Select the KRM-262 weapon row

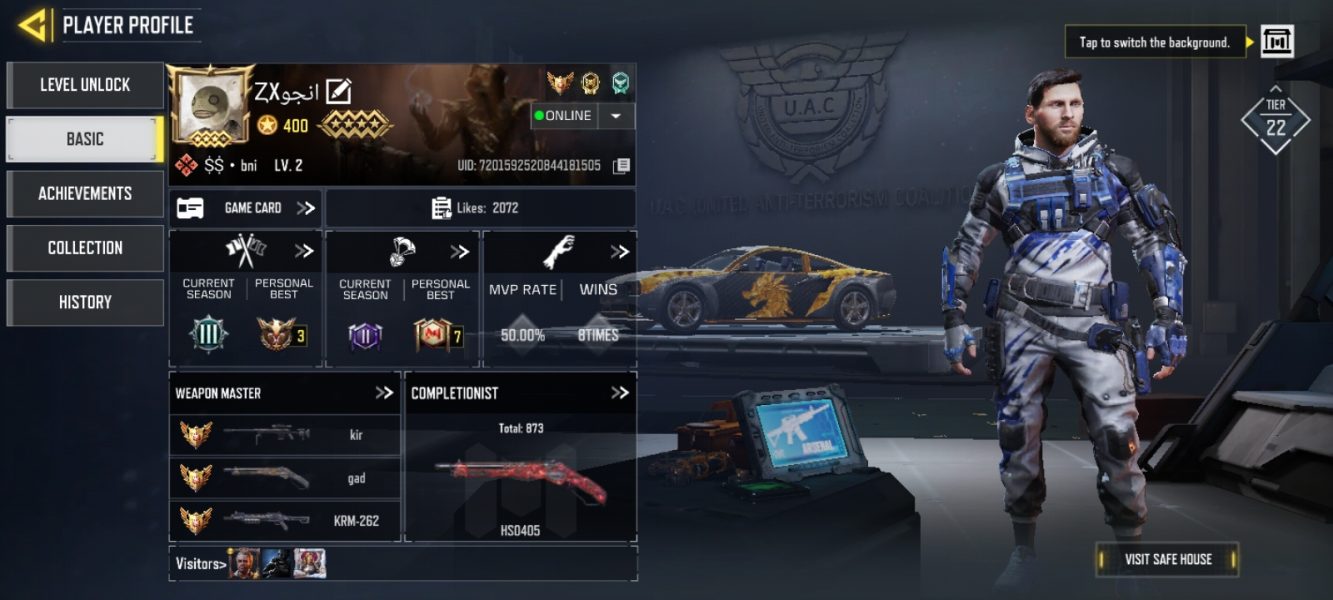tap(285, 520)
